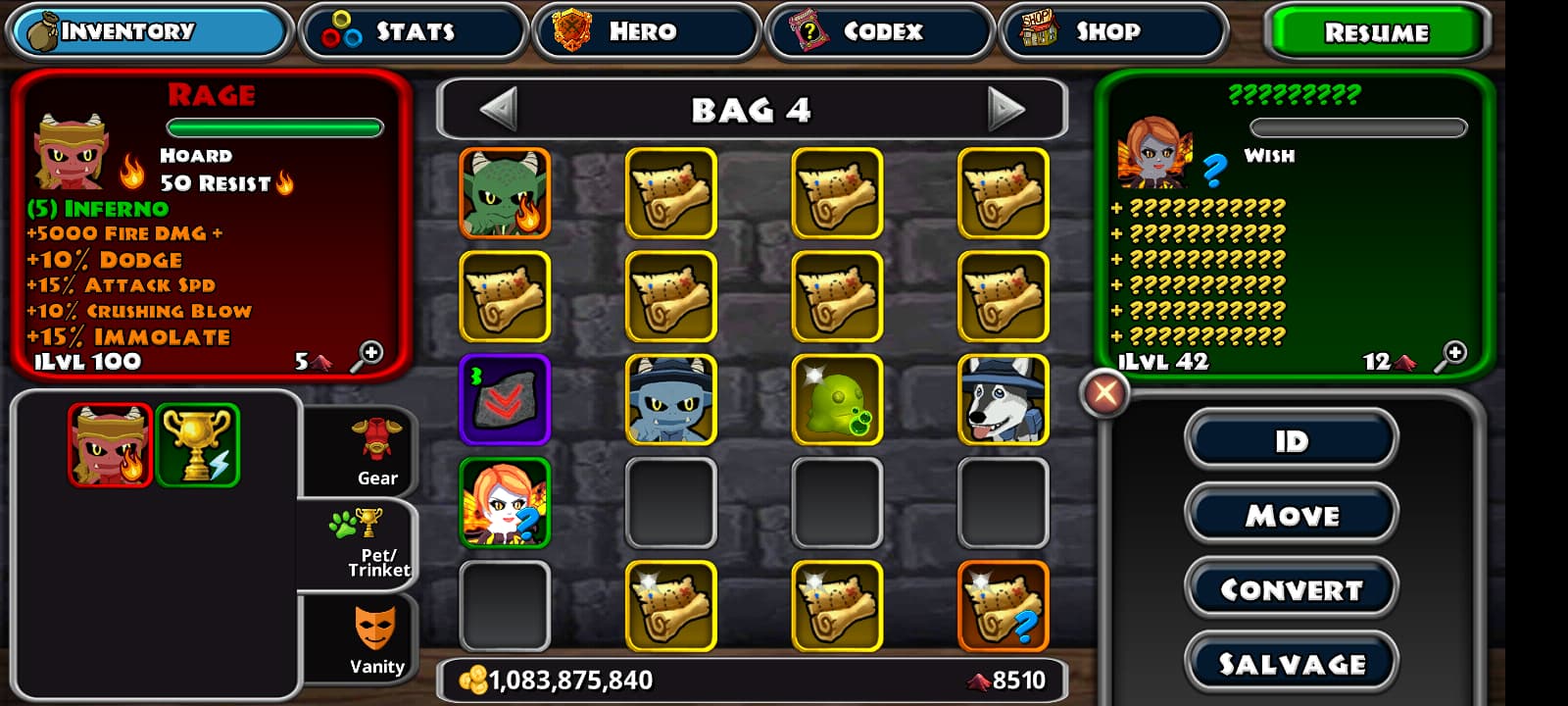Go to the Shop tab
1568x706 pixels.
tap(1112, 31)
